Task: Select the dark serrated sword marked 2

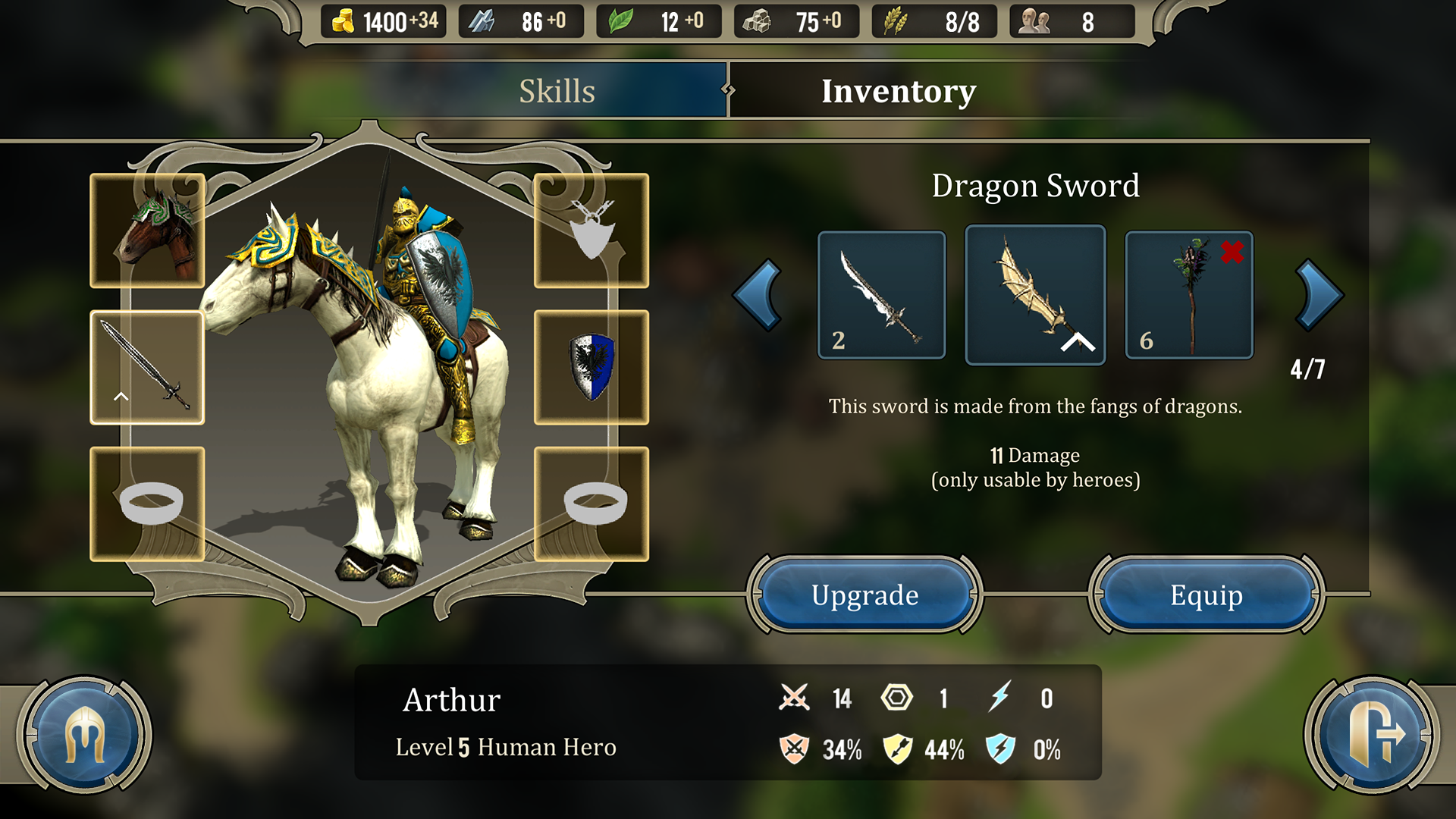Action: 881,295
